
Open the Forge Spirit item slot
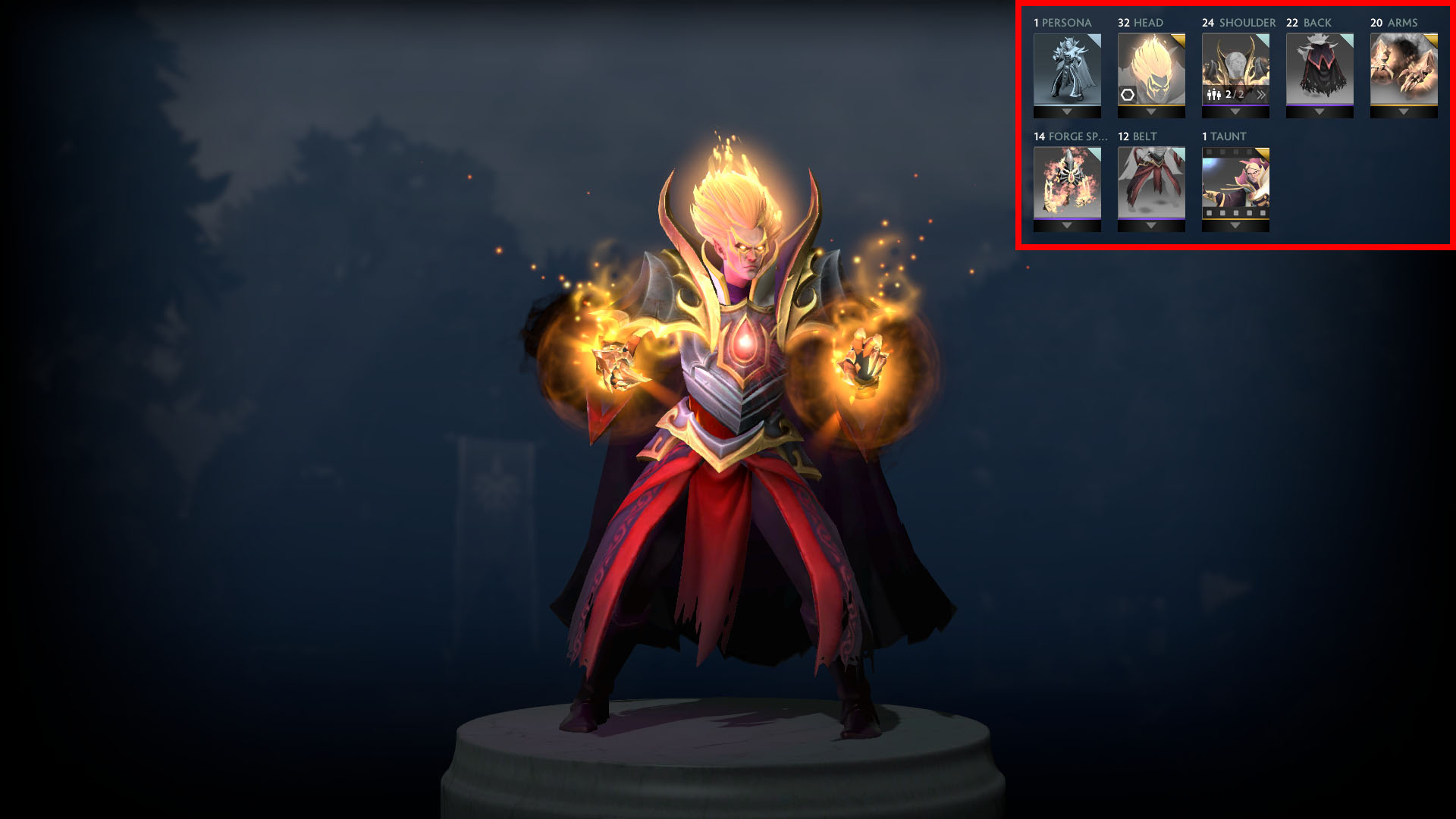1067,182
